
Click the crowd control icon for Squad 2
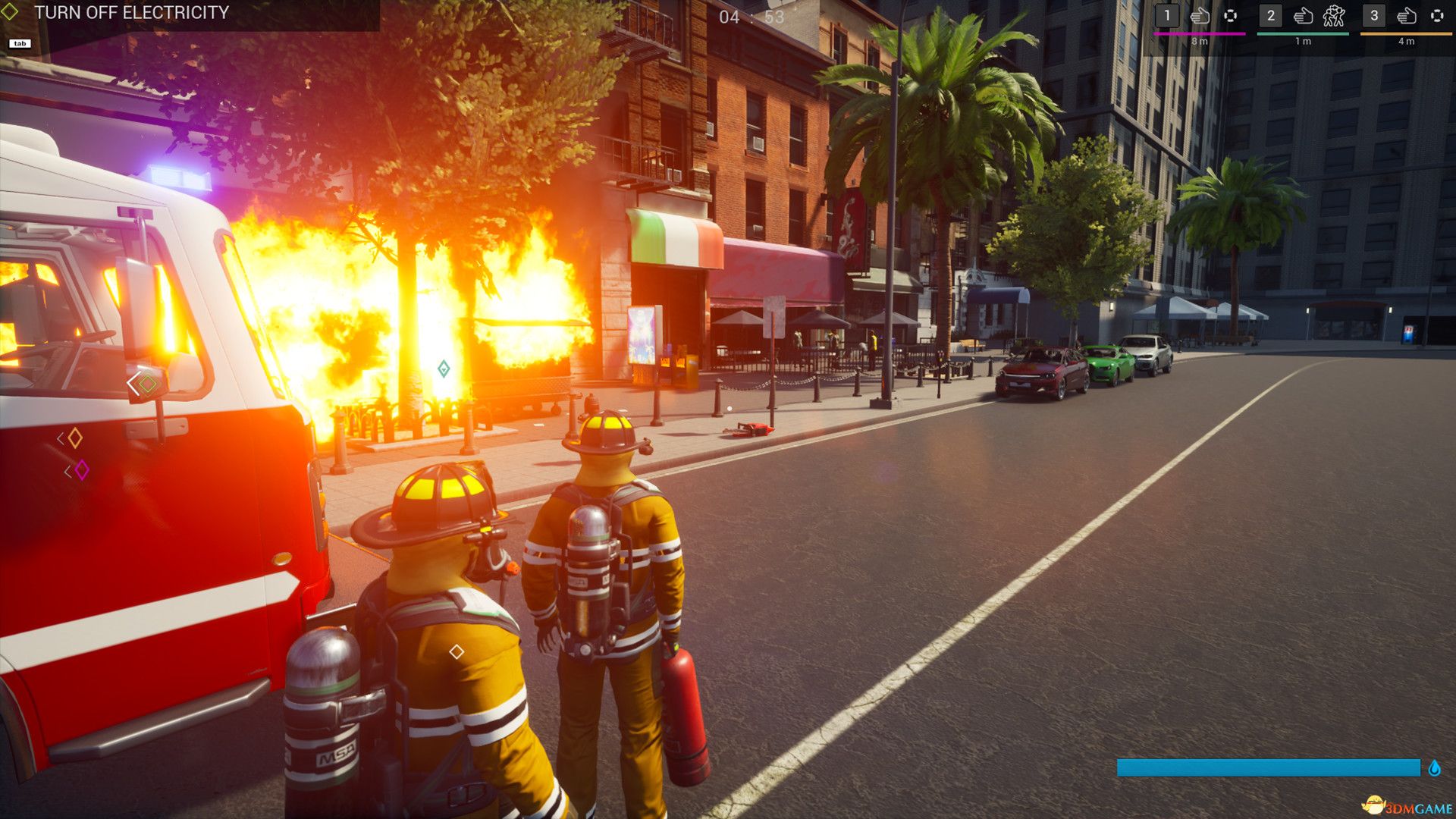click(x=1335, y=15)
